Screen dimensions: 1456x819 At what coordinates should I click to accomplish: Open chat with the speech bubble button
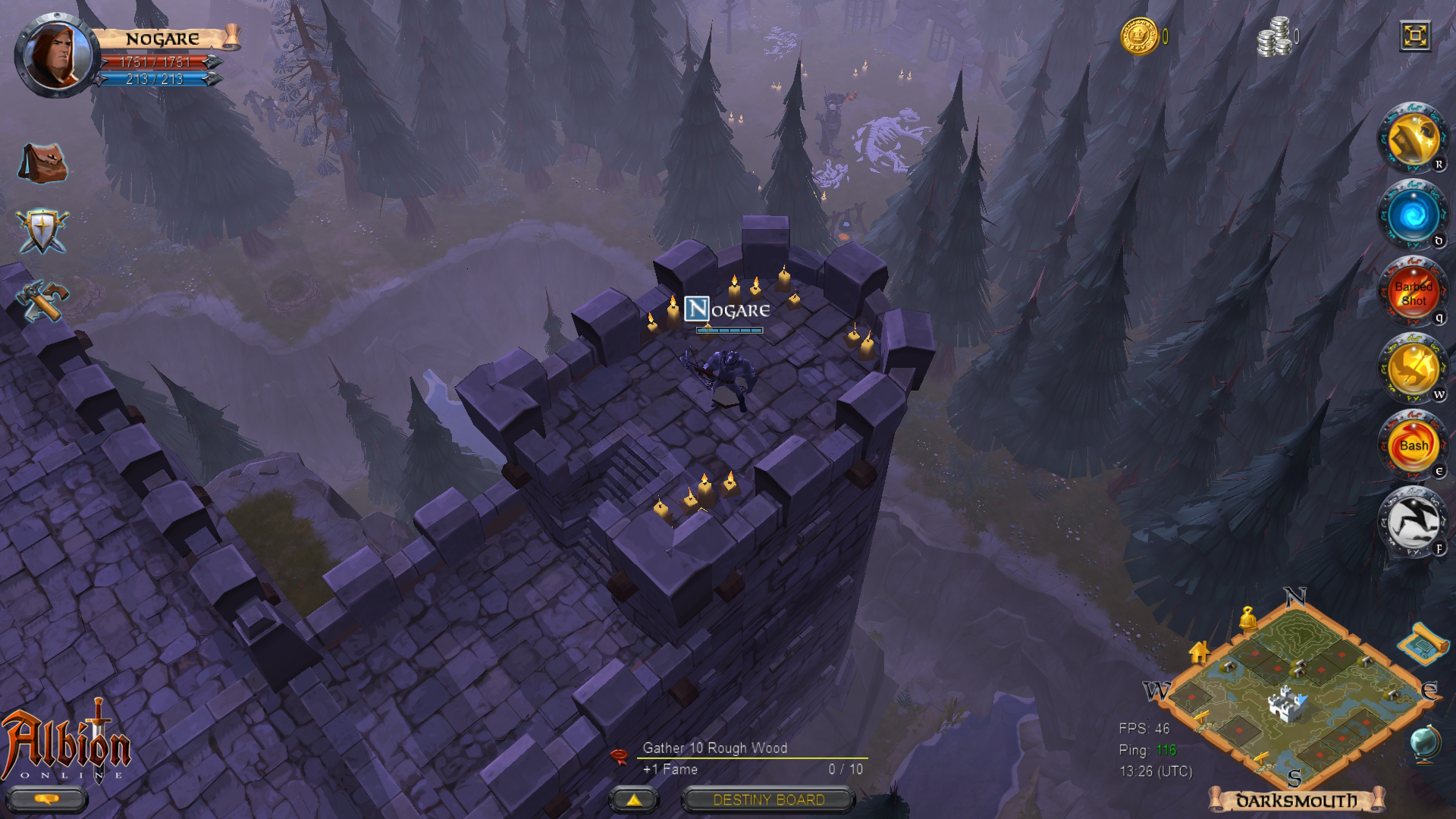click(49, 800)
